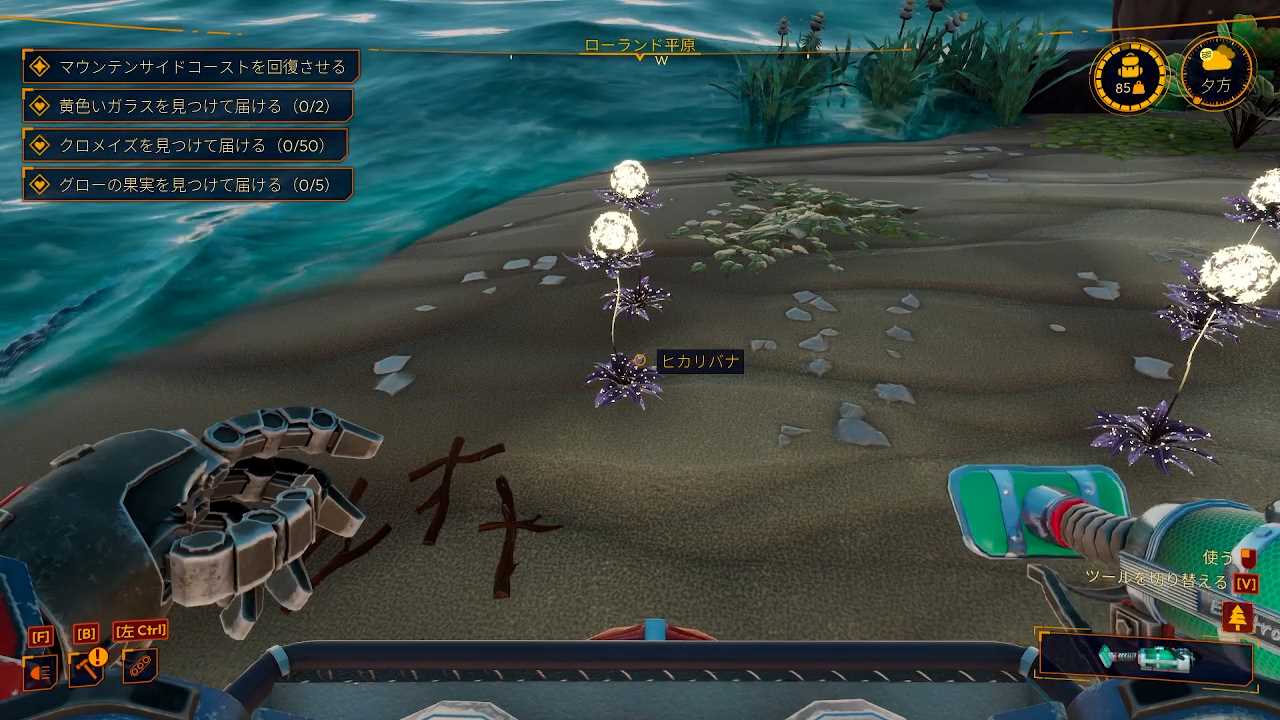Open the backpack inventory icon

(1129, 77)
